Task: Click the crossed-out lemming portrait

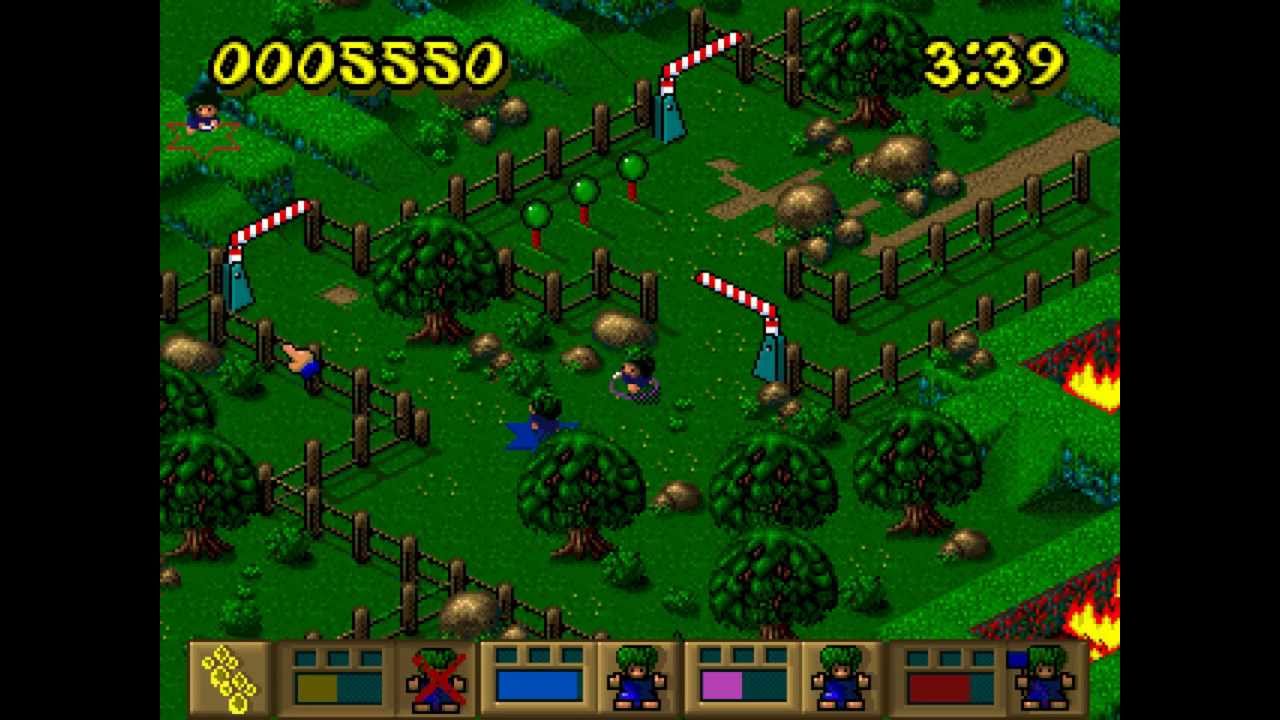Action: 437,677
